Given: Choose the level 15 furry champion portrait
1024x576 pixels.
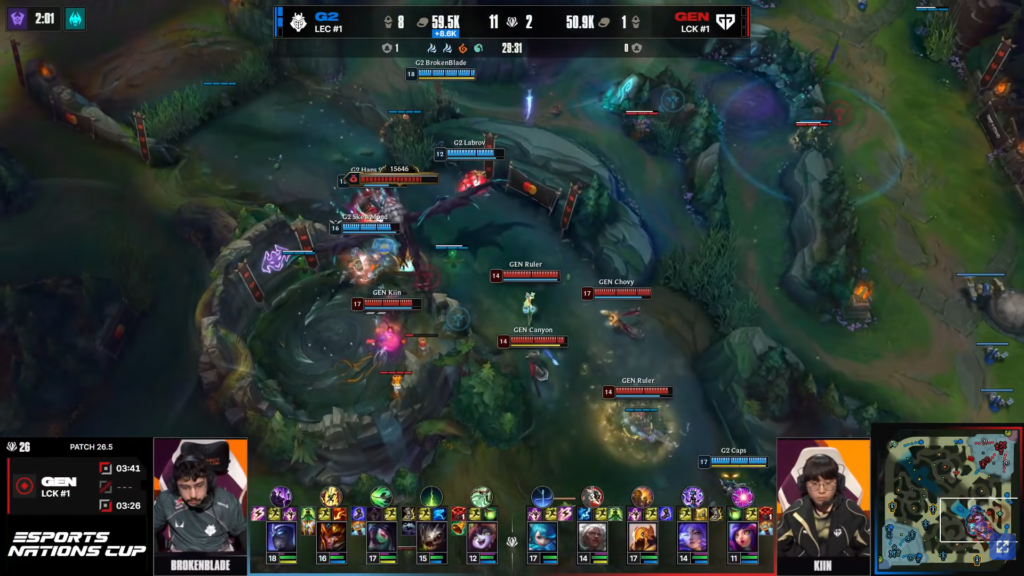Looking at the screenshot, I should click(431, 538).
